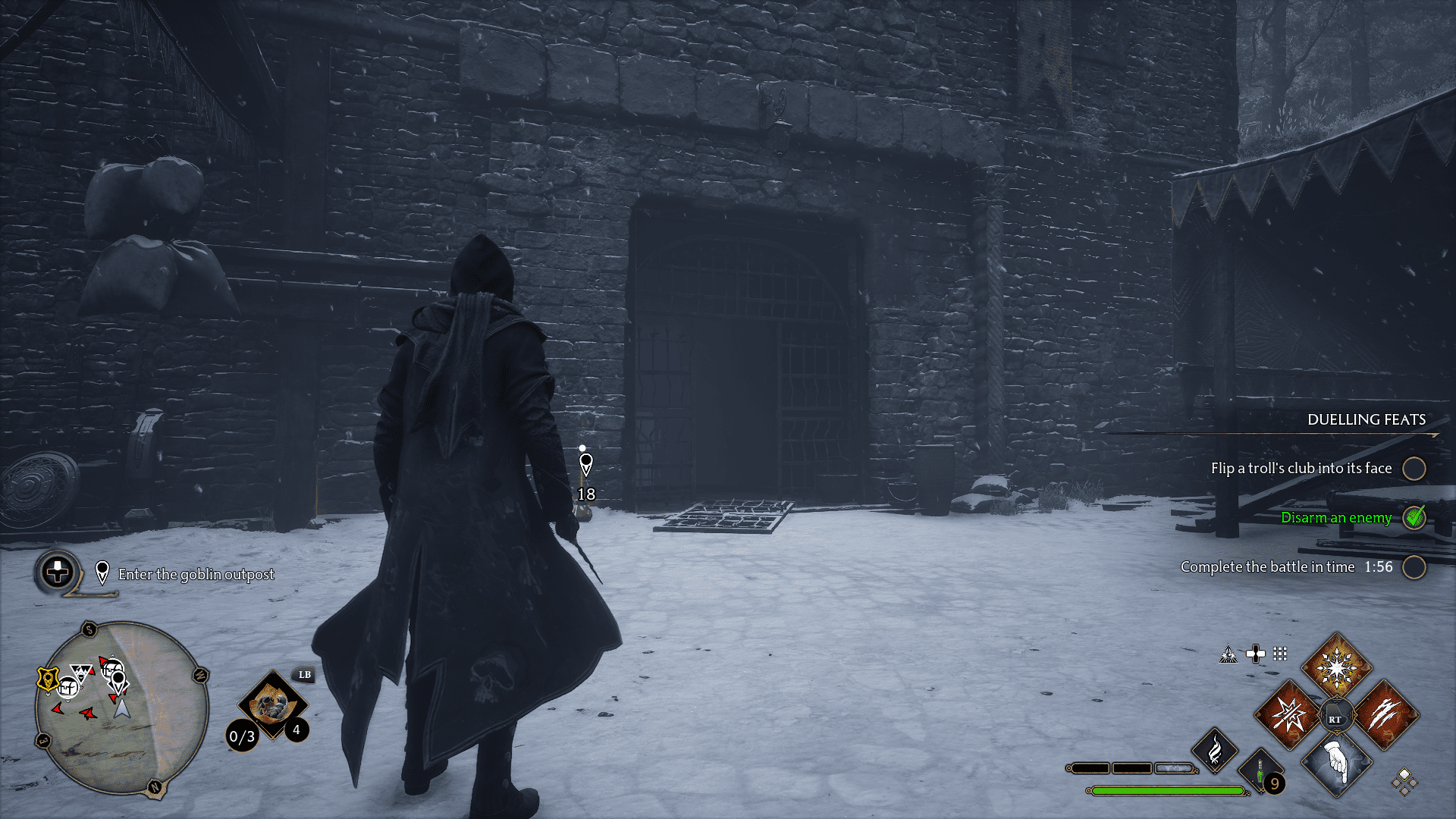Cast the white slash marks spell

pos(1385,715)
